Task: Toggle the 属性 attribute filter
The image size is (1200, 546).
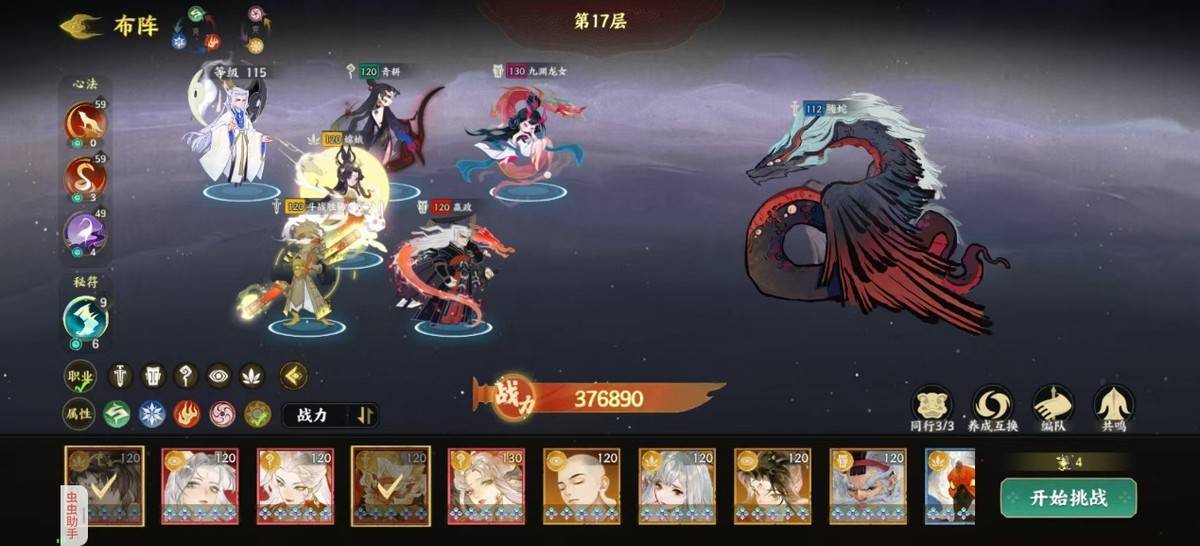Action: point(79,414)
